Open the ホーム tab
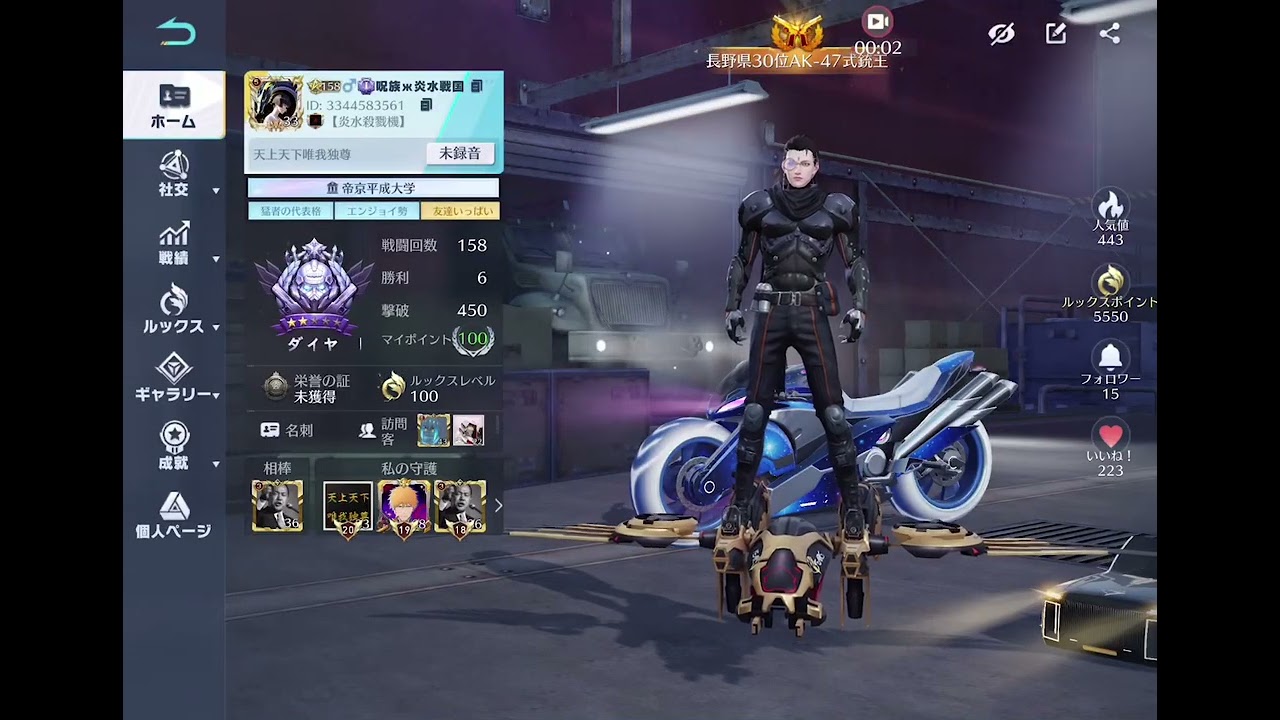 pos(174,105)
